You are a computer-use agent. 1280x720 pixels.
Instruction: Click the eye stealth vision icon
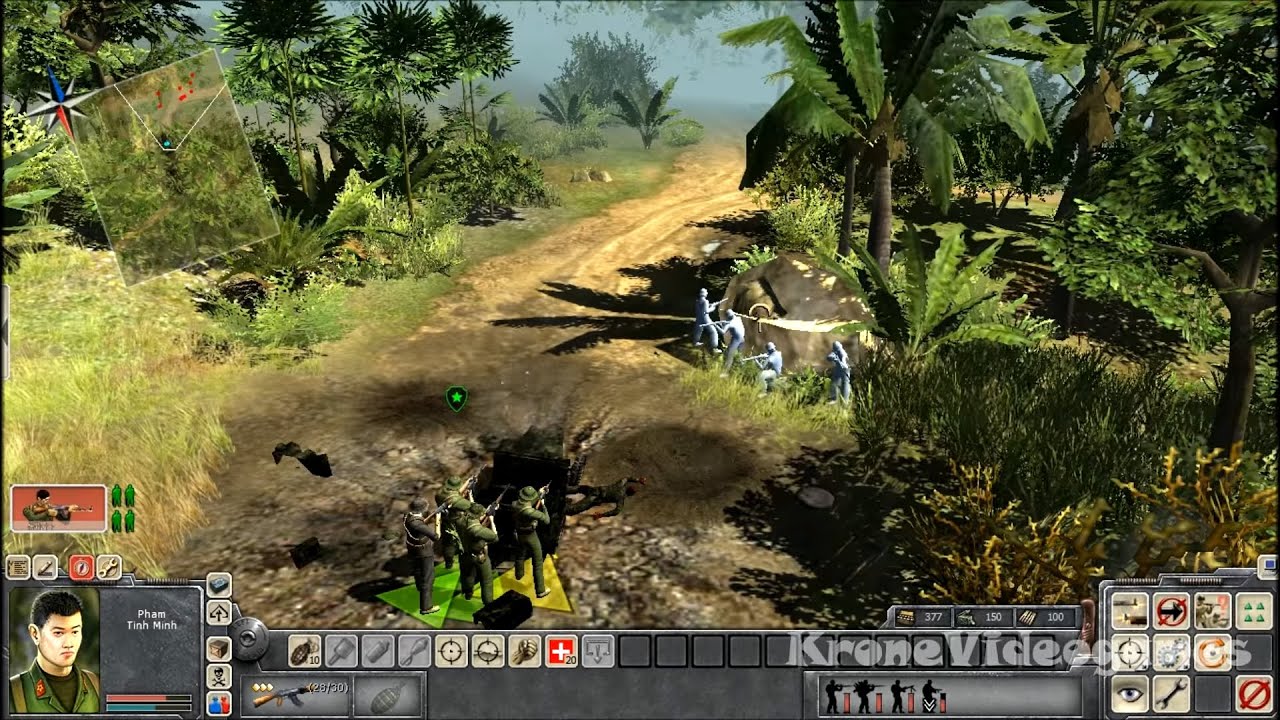[x=1129, y=693]
